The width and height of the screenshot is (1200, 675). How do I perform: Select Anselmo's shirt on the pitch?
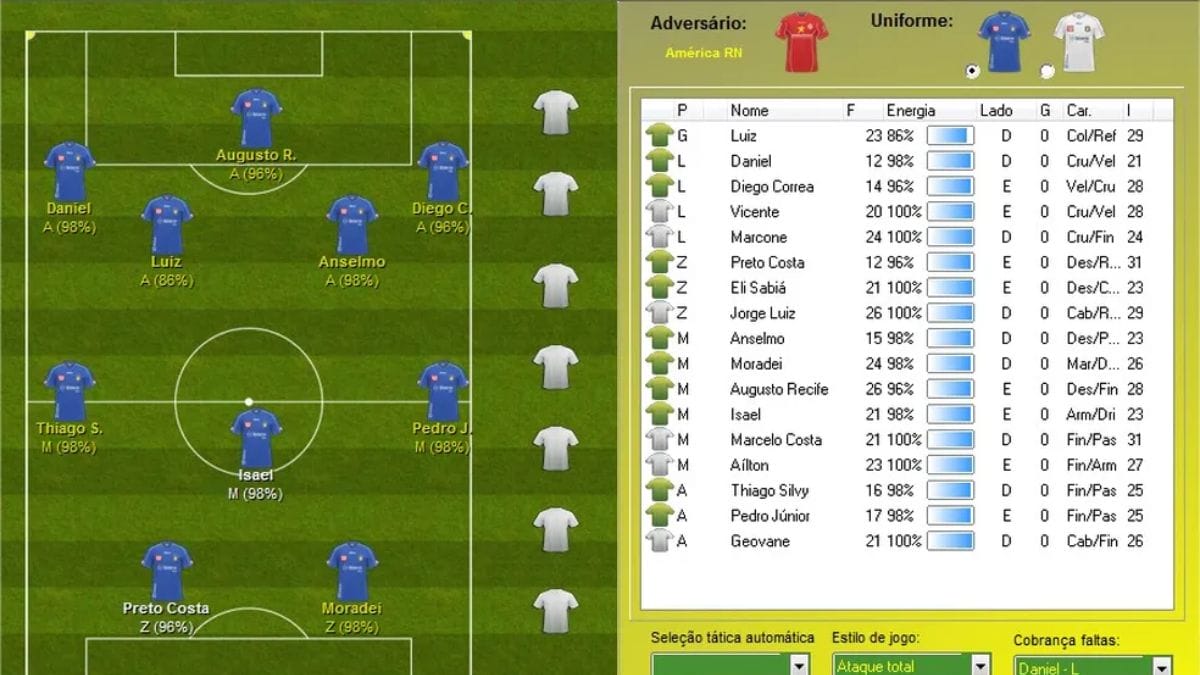pyautogui.click(x=352, y=224)
